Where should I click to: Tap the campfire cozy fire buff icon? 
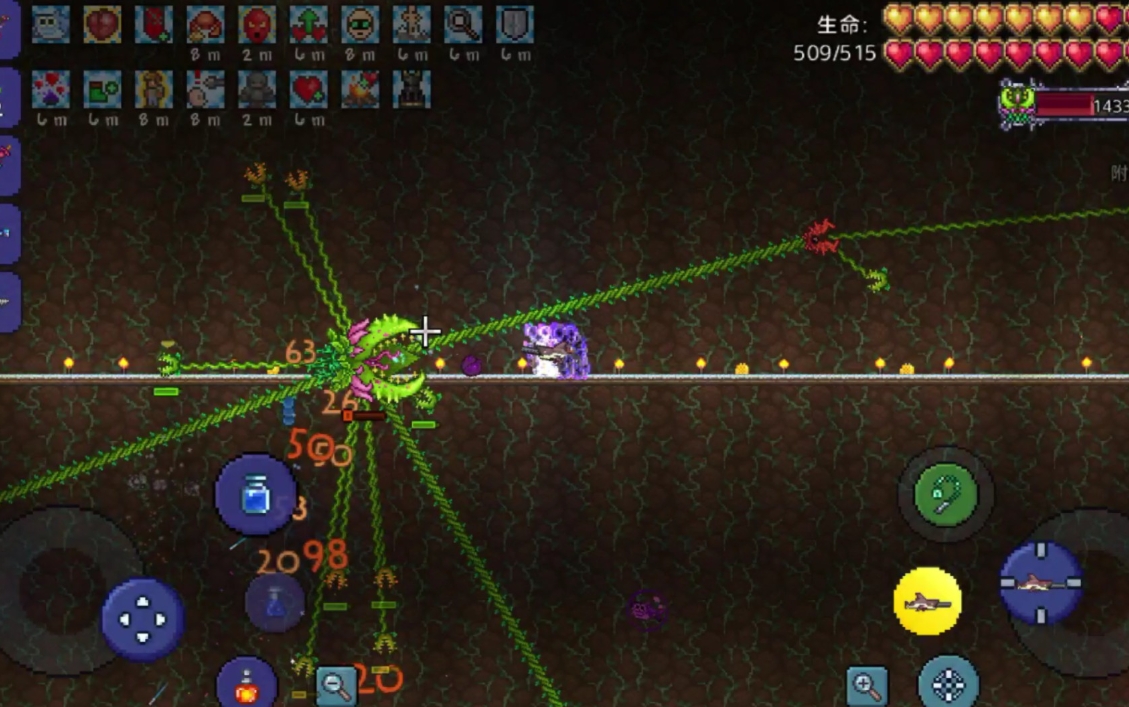(360, 89)
